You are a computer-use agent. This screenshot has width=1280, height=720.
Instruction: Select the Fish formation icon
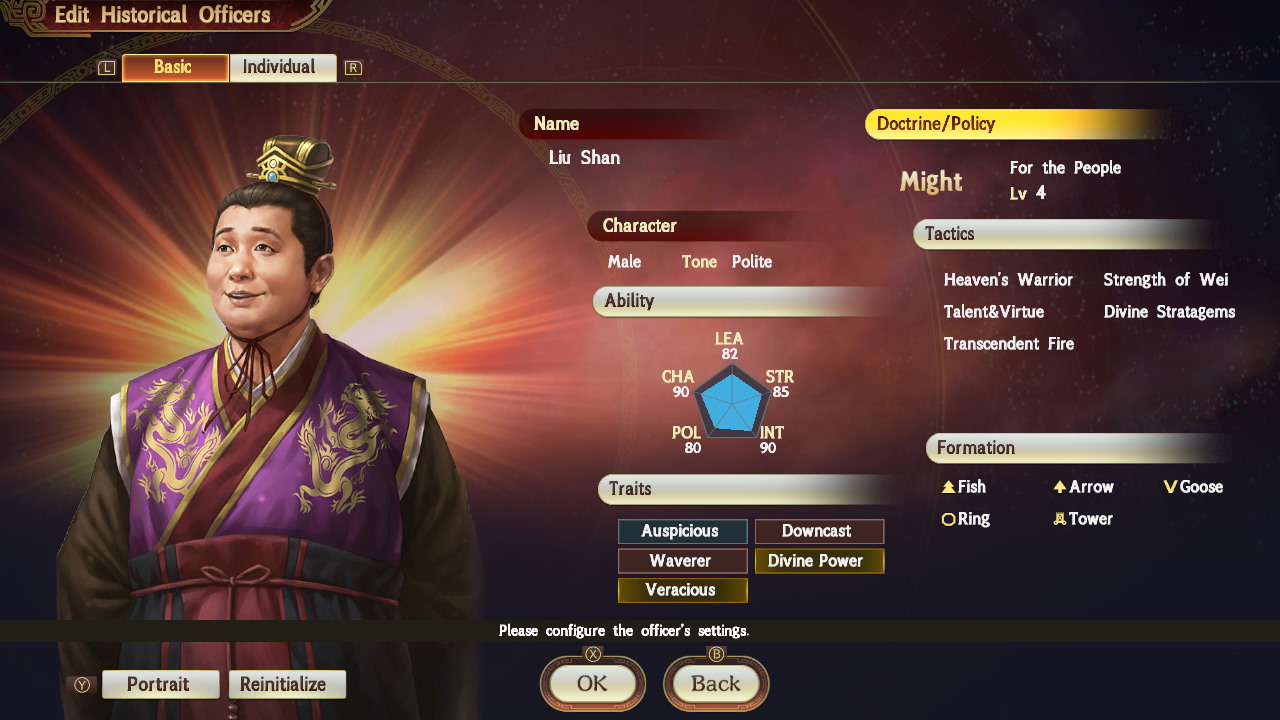[946, 487]
